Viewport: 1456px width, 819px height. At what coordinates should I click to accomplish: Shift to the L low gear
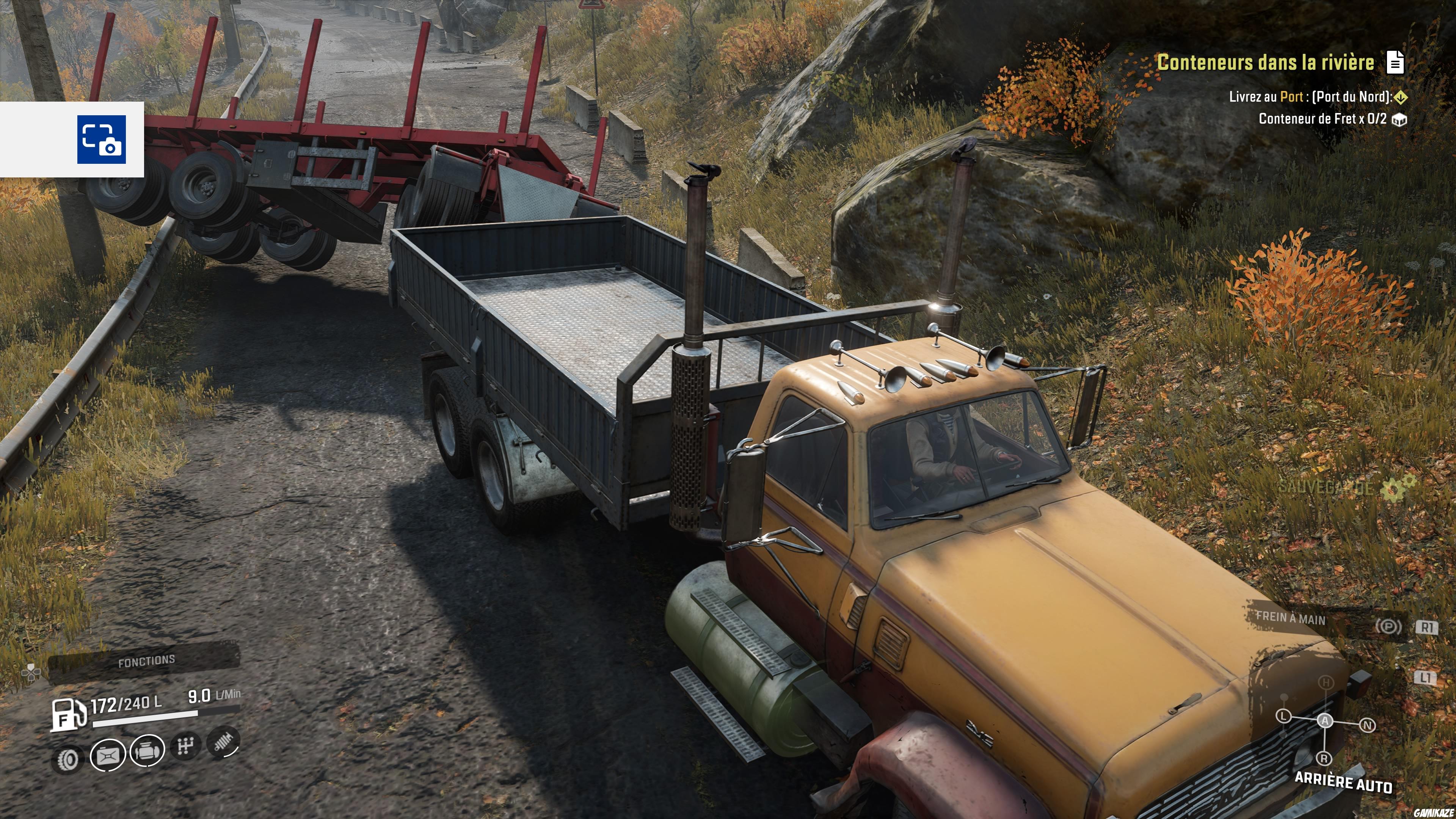tap(1283, 716)
